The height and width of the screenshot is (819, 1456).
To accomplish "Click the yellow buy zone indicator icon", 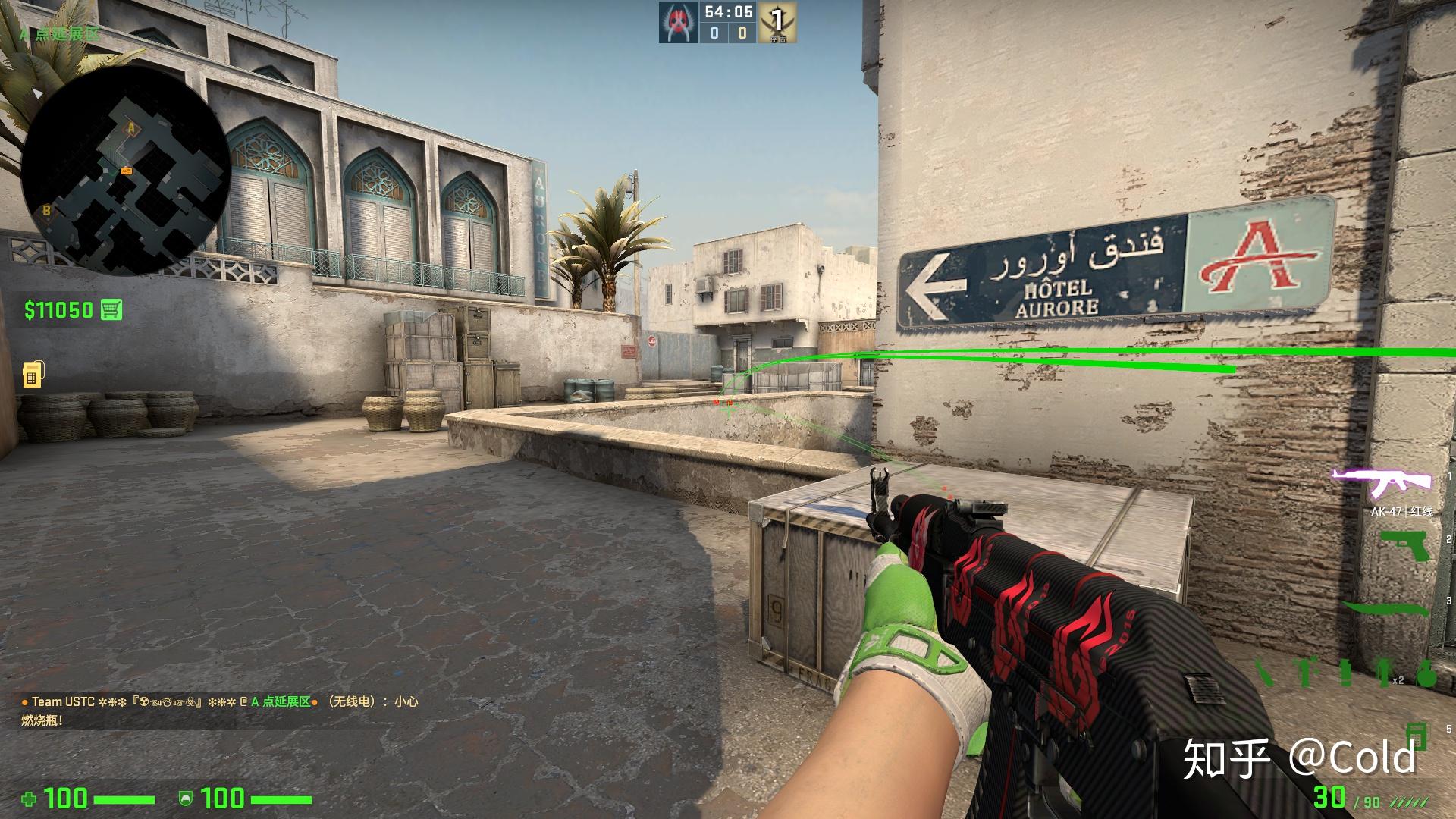I will coord(32,373).
